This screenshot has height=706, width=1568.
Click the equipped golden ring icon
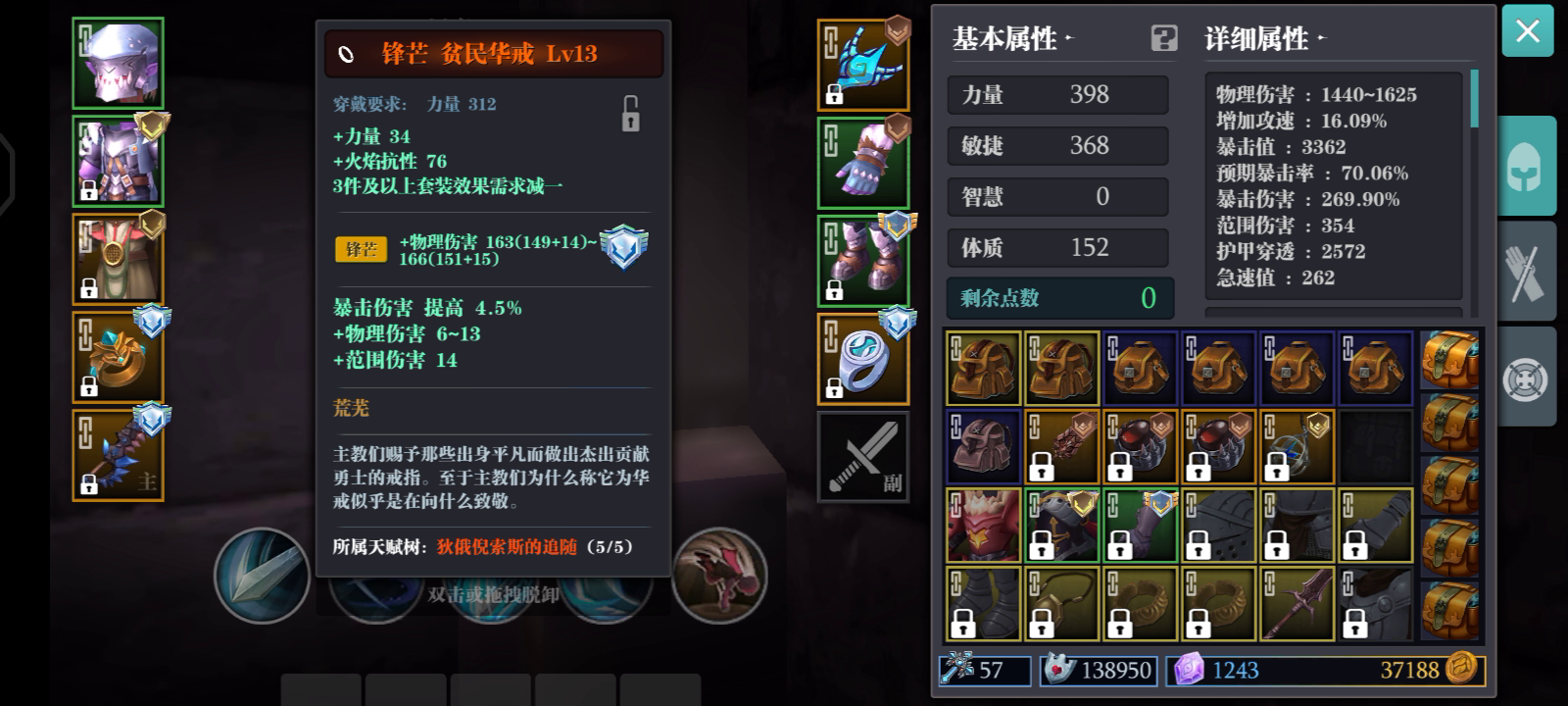click(118, 358)
